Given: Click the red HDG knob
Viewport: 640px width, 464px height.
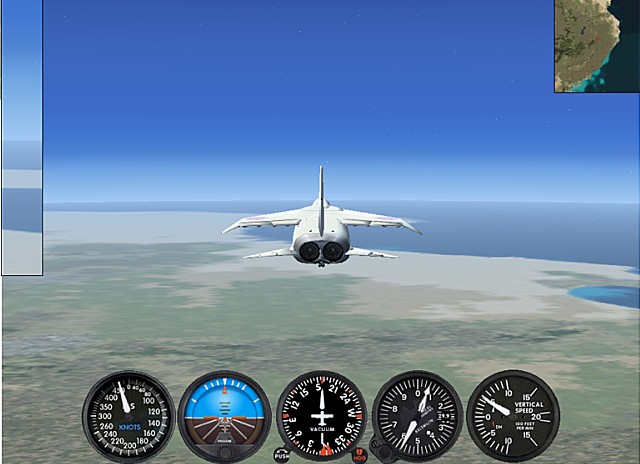Looking at the screenshot, I should pos(360,455).
